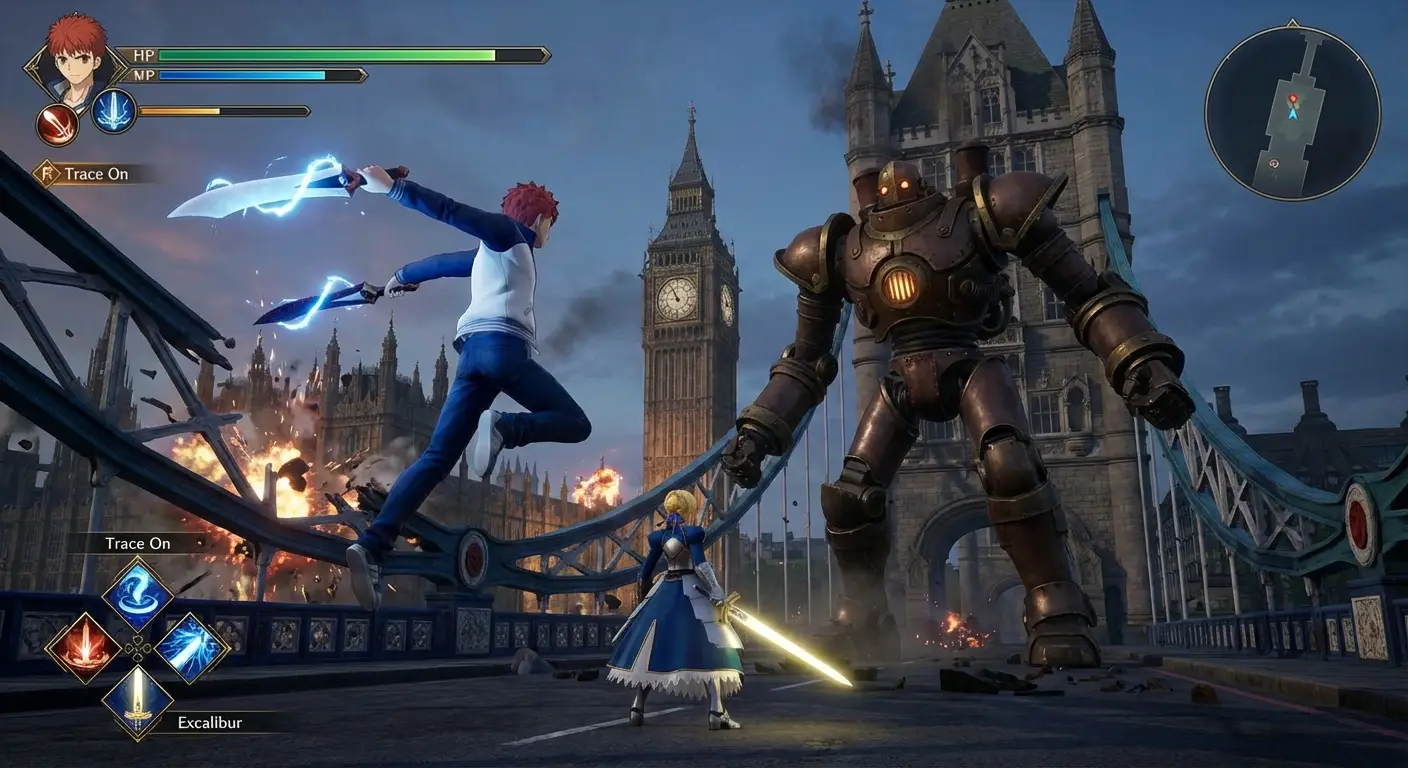
Task: Select the spiral marker on the minimap
Action: [1273, 163]
